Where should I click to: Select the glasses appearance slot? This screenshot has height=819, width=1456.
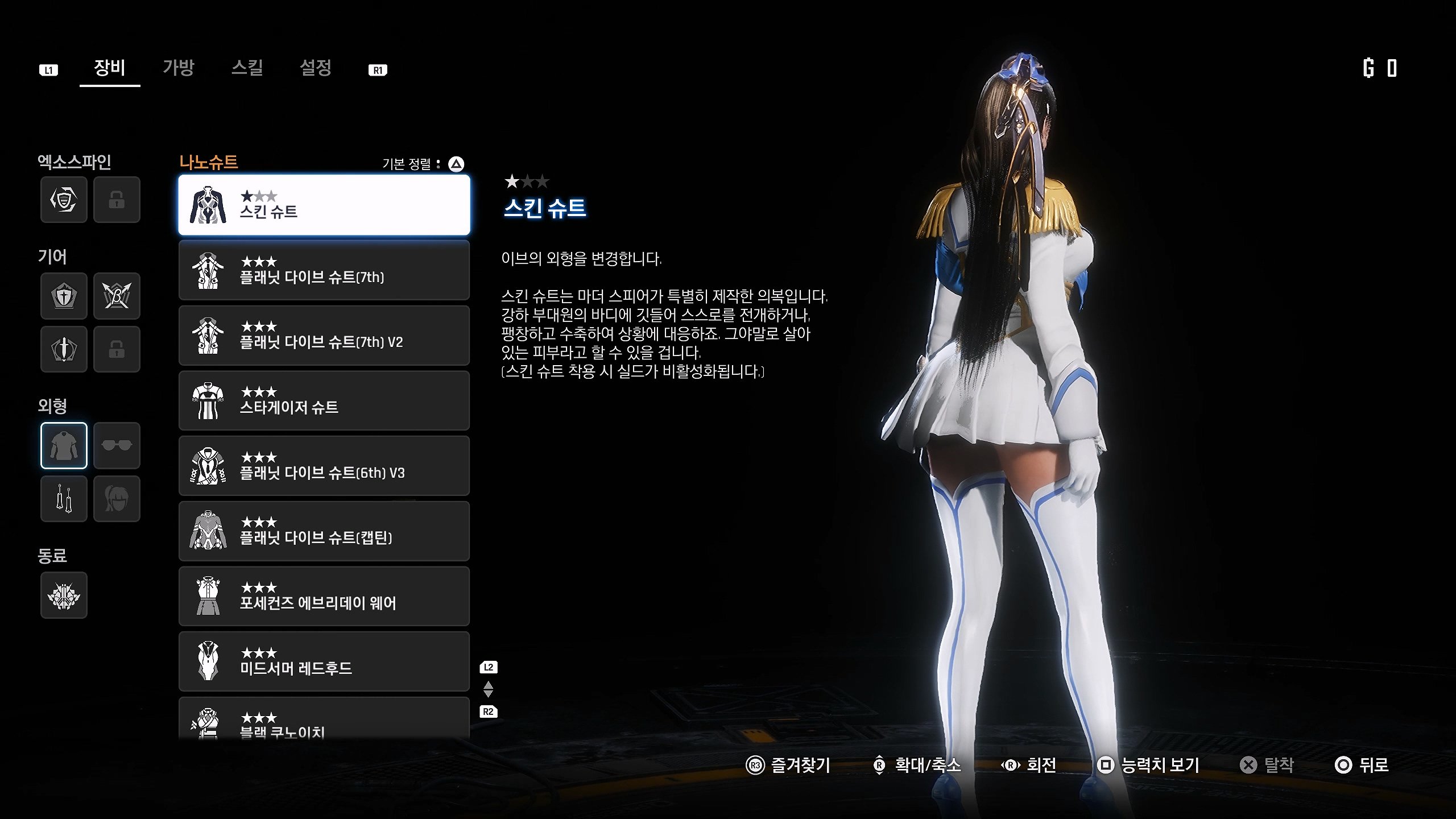click(x=117, y=445)
